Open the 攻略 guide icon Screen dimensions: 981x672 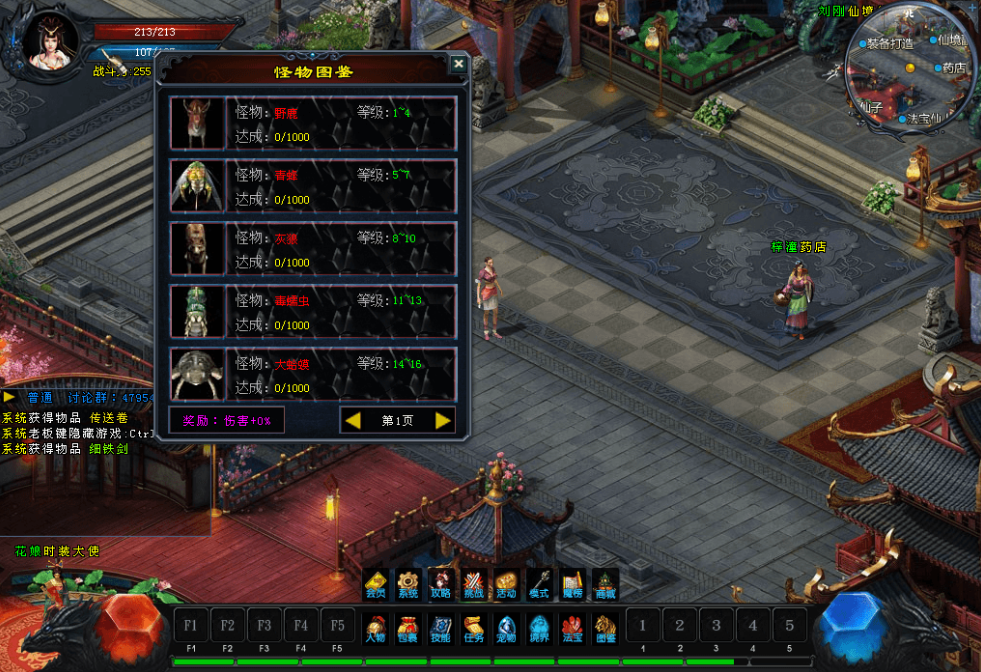pos(441,585)
